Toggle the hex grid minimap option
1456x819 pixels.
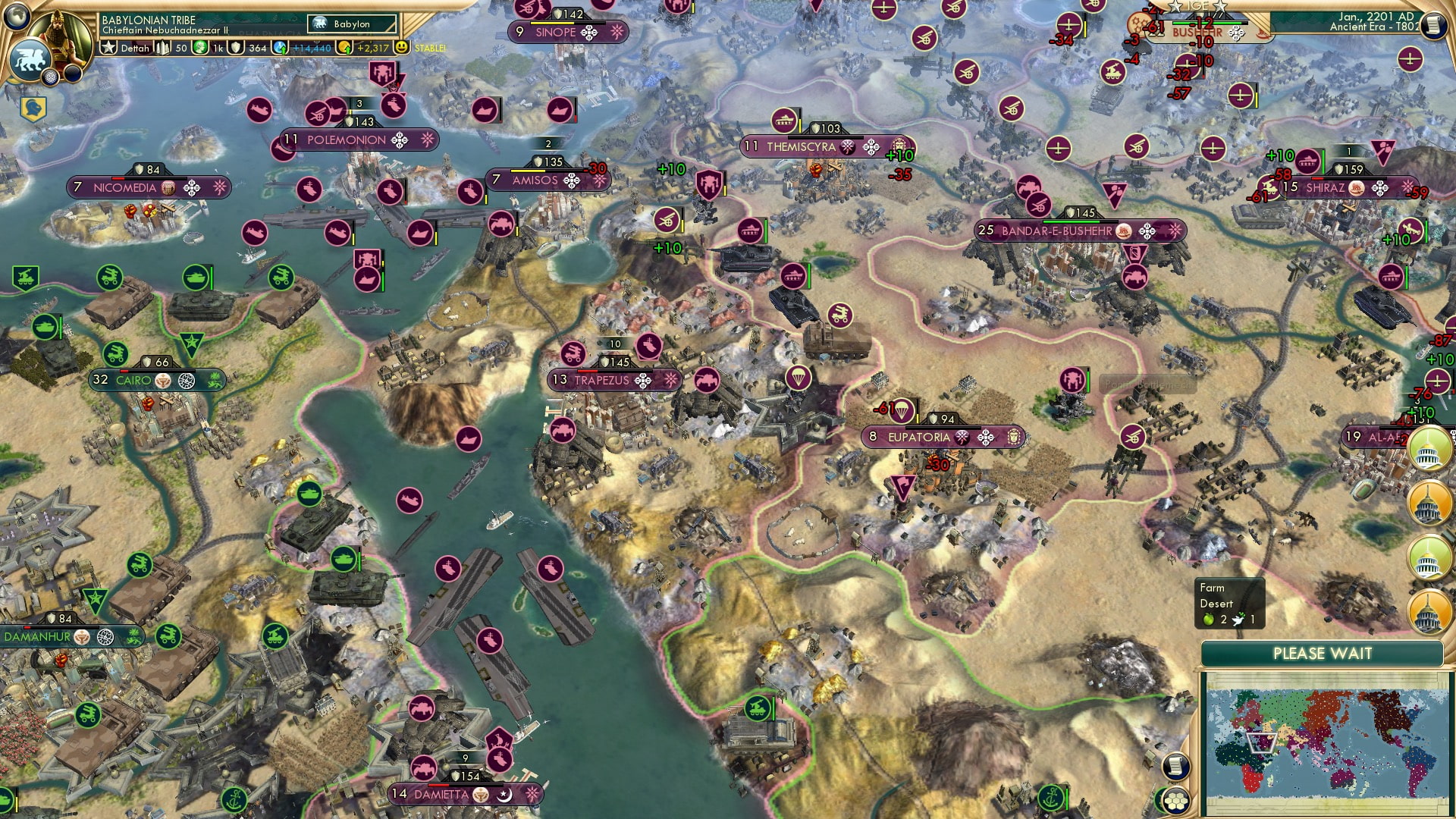pos(1176,801)
